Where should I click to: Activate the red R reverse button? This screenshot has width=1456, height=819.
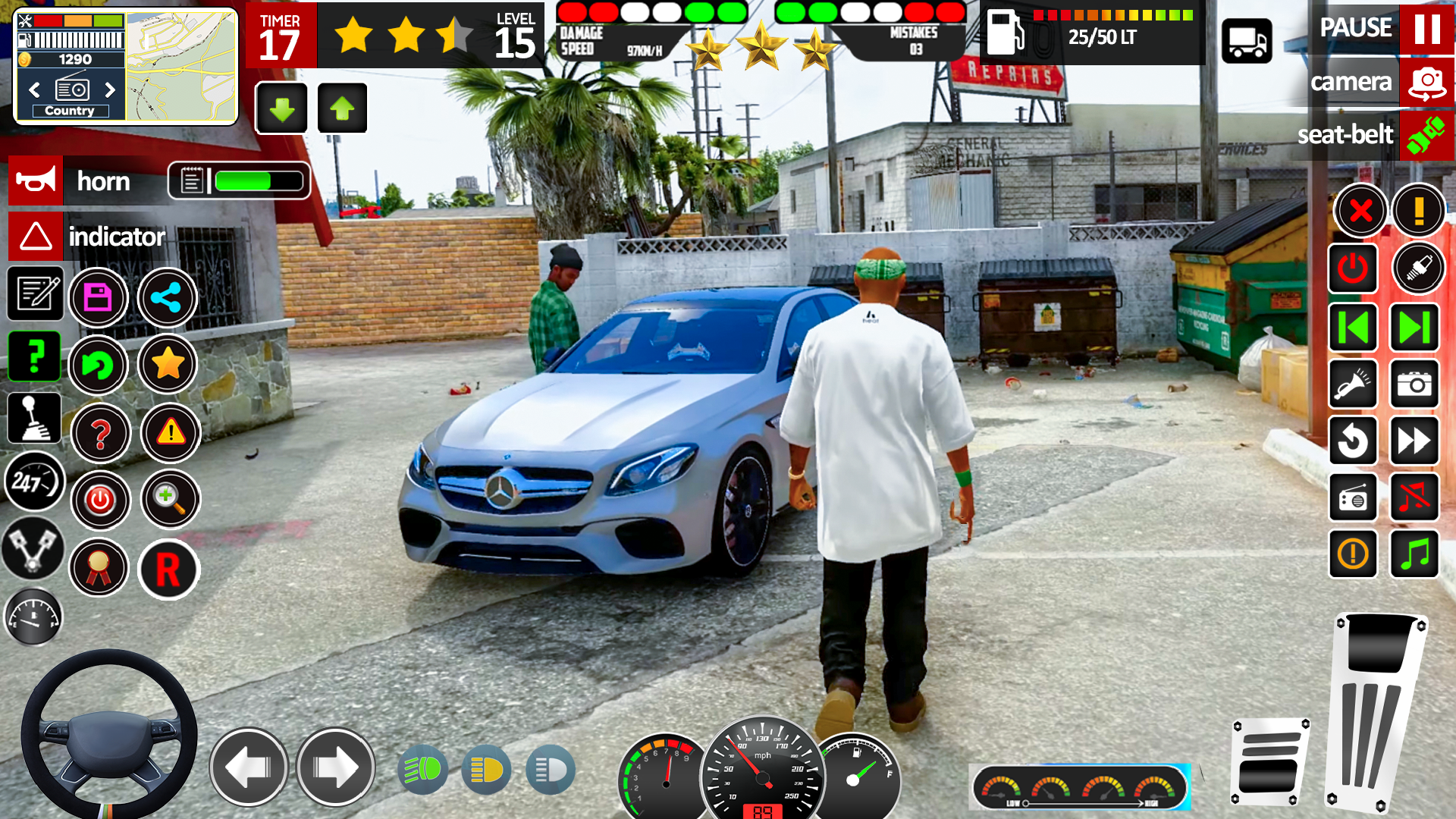[168, 570]
